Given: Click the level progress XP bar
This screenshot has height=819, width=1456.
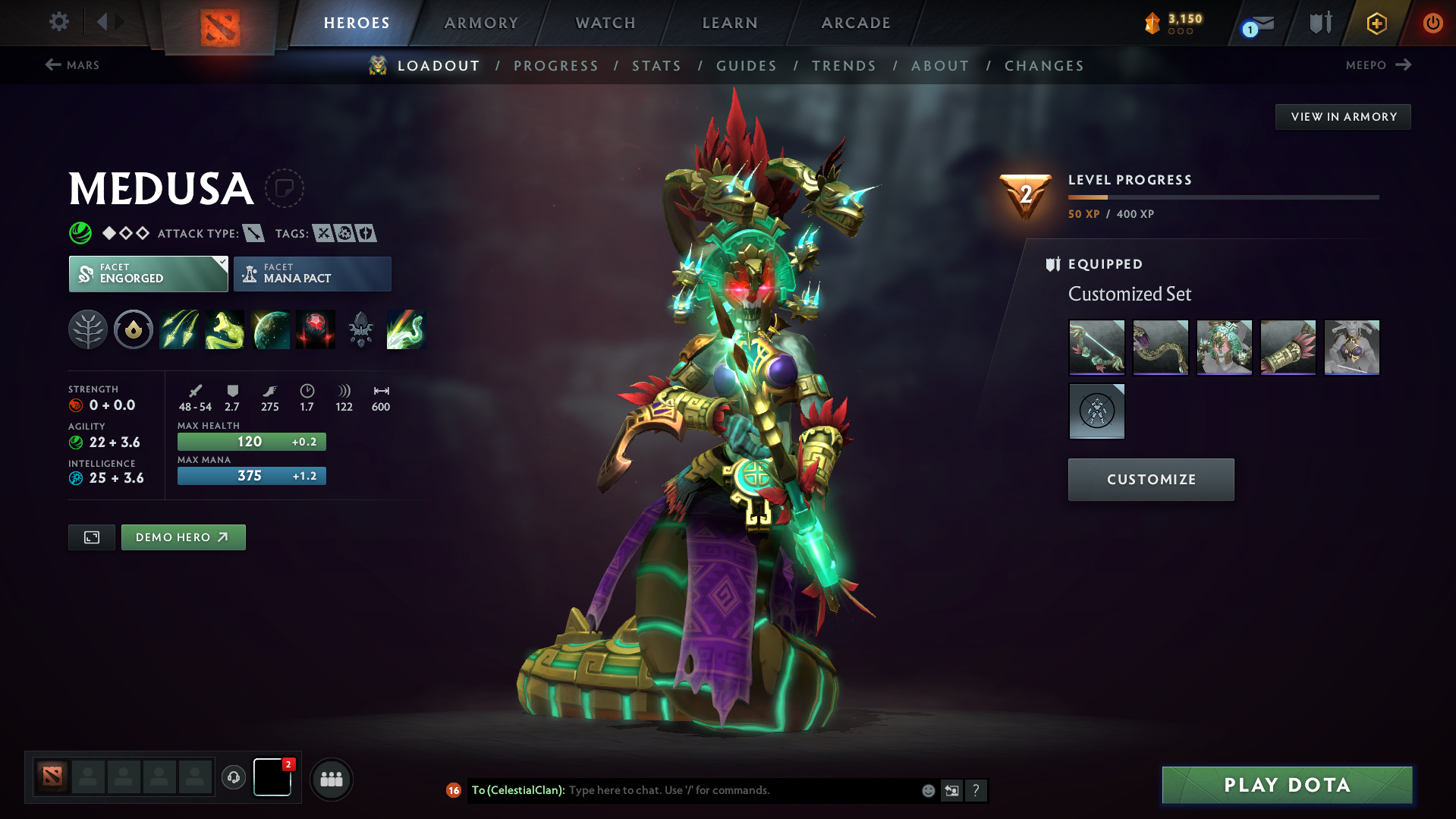Looking at the screenshot, I should 1223,197.
